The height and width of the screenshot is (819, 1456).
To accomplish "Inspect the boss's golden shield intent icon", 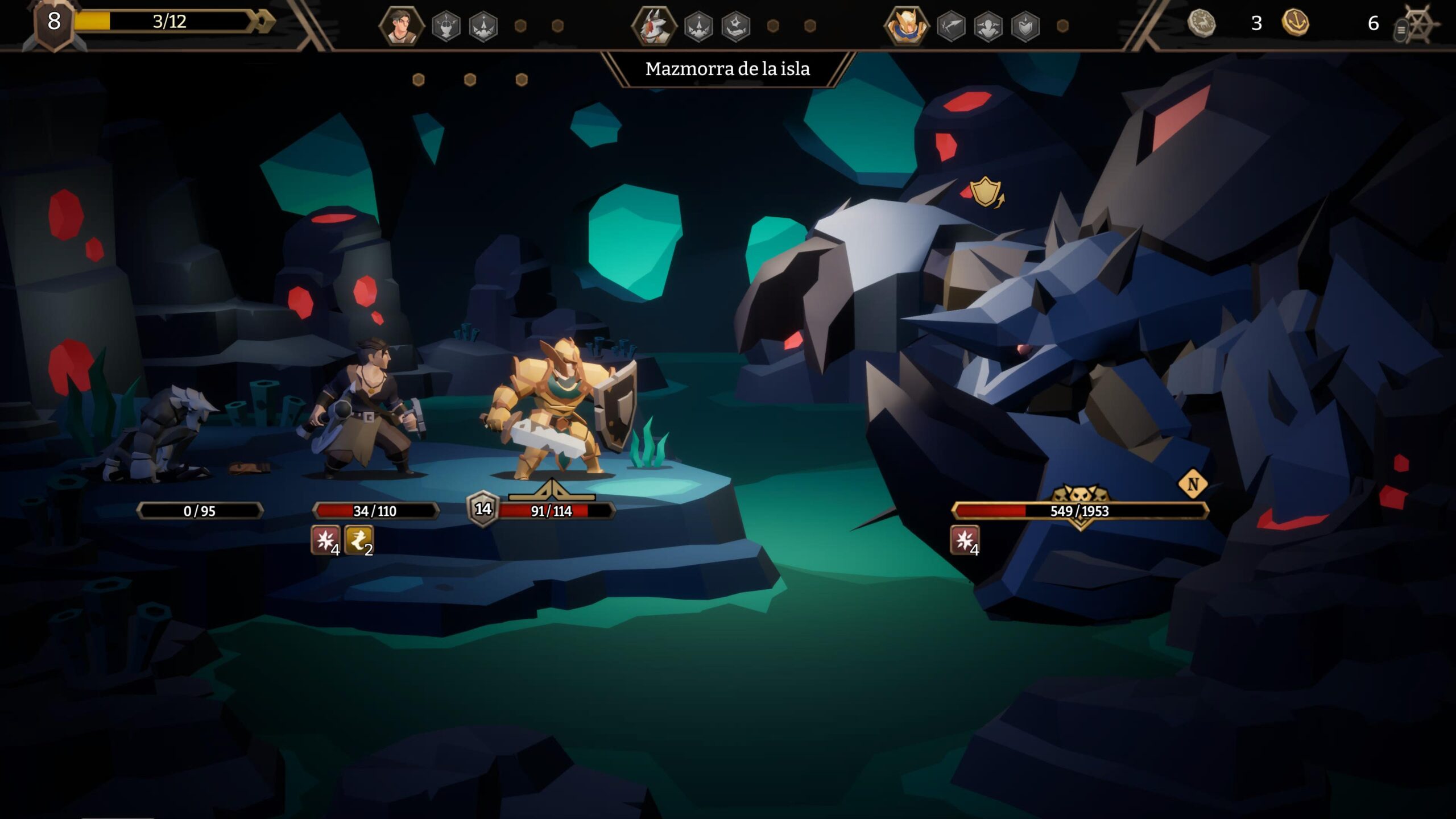I will click(x=986, y=192).
